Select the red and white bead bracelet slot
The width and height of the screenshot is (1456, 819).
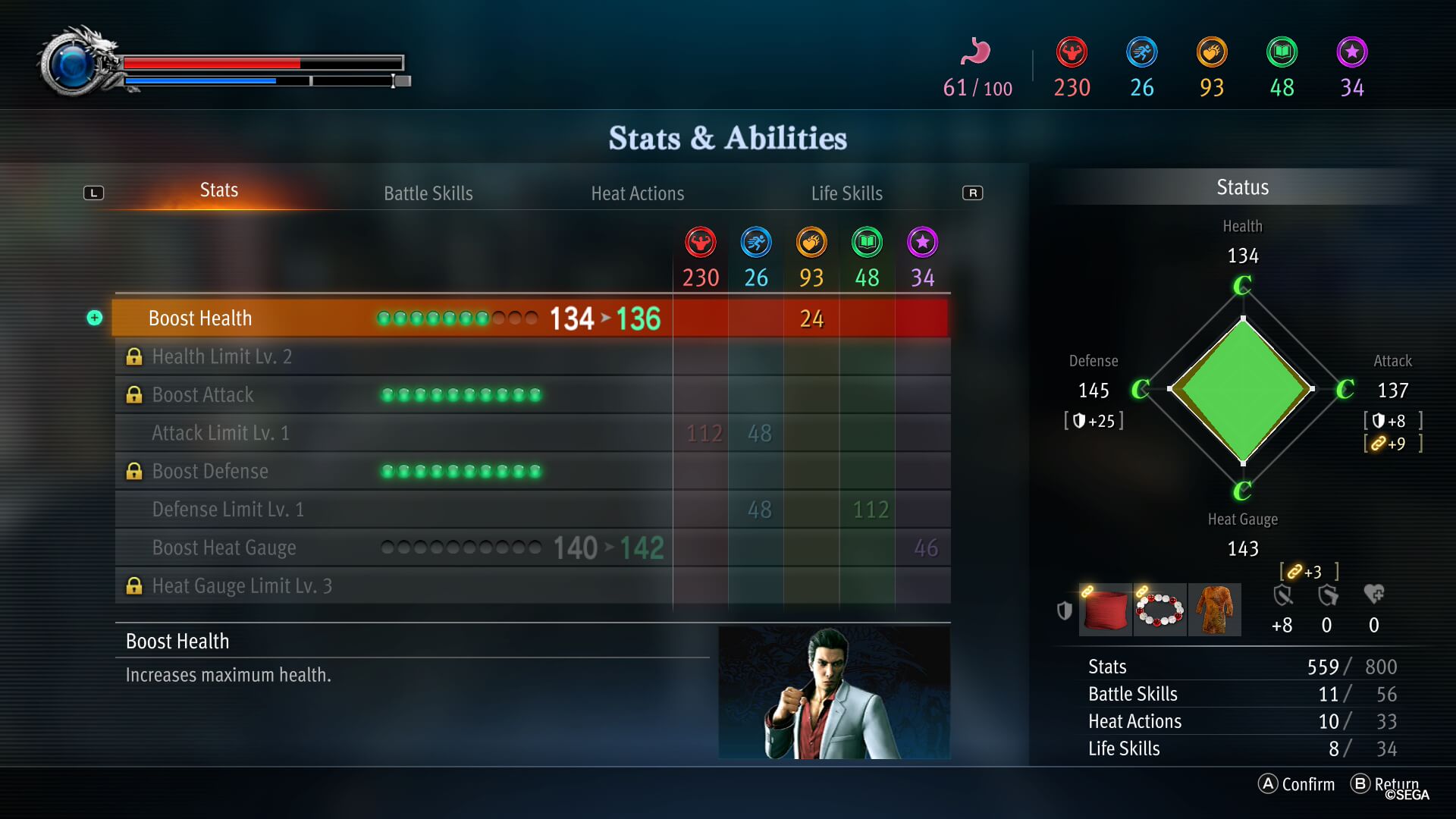(x=1159, y=610)
